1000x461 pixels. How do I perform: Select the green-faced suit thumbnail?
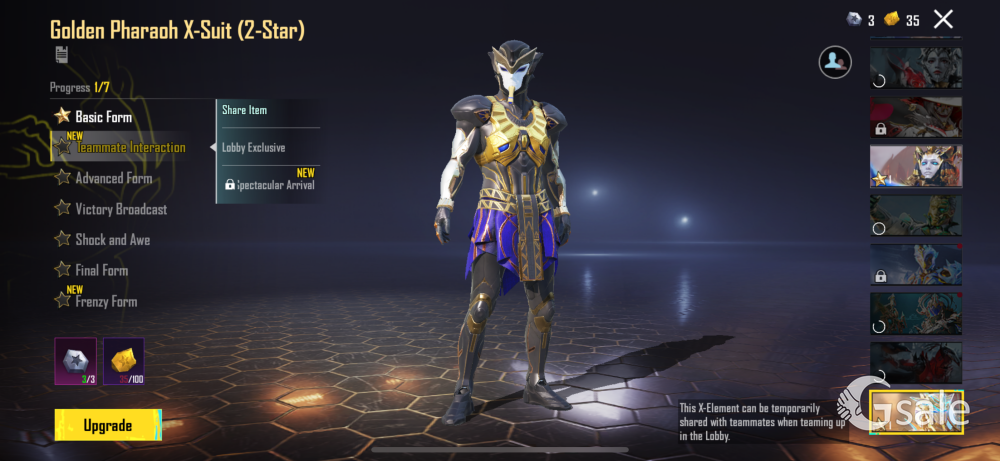click(916, 215)
